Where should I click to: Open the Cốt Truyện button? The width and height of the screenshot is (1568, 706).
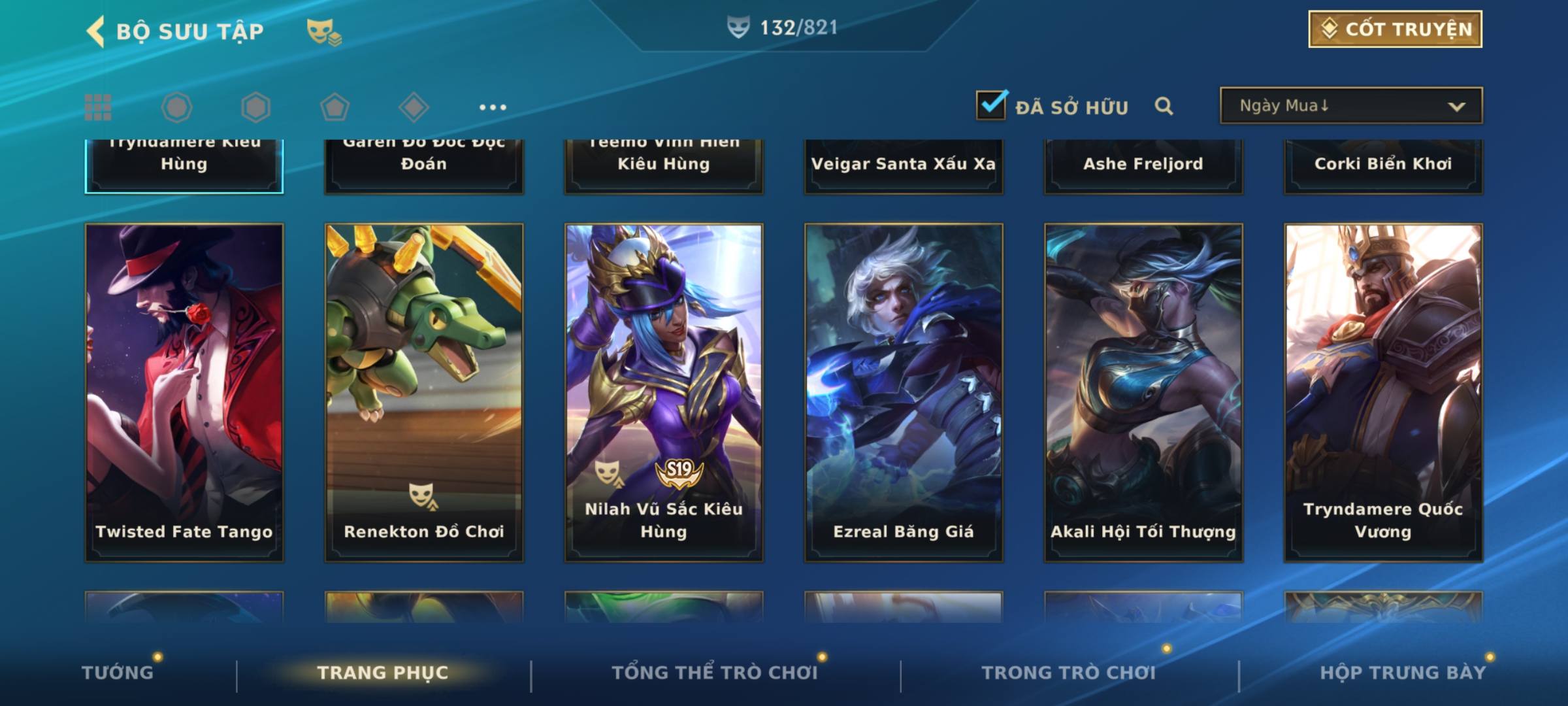coord(1395,29)
